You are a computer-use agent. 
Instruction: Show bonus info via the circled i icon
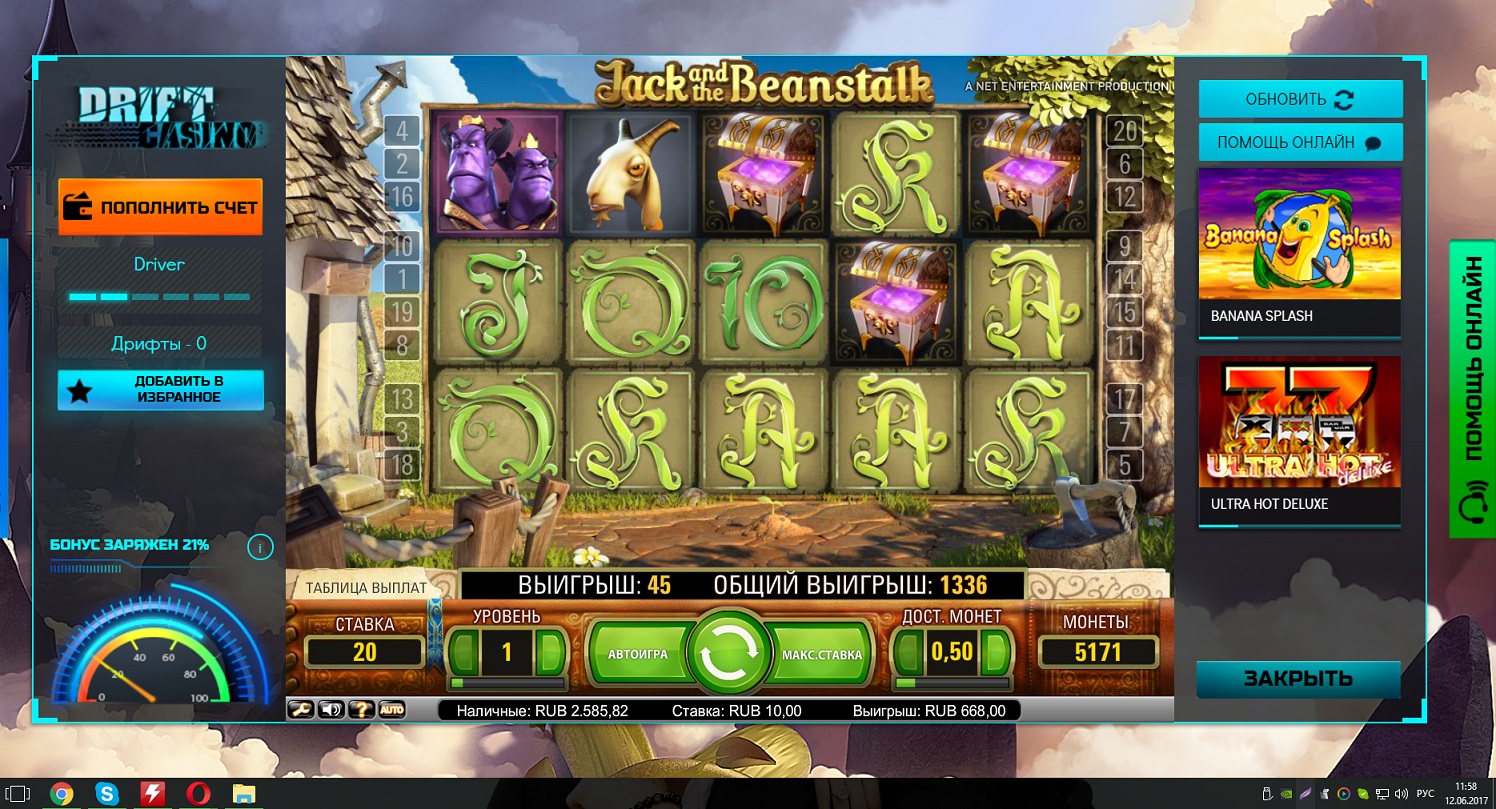click(260, 547)
